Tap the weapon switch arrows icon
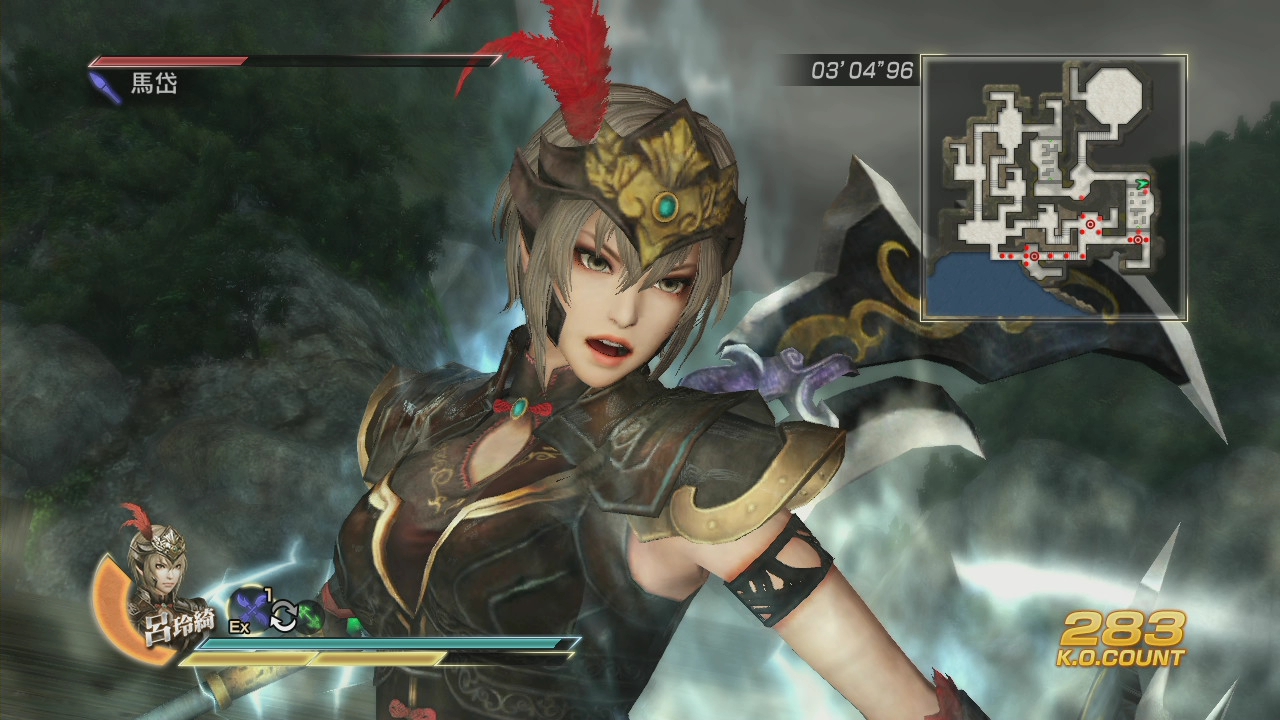The image size is (1280, 720). (x=285, y=615)
